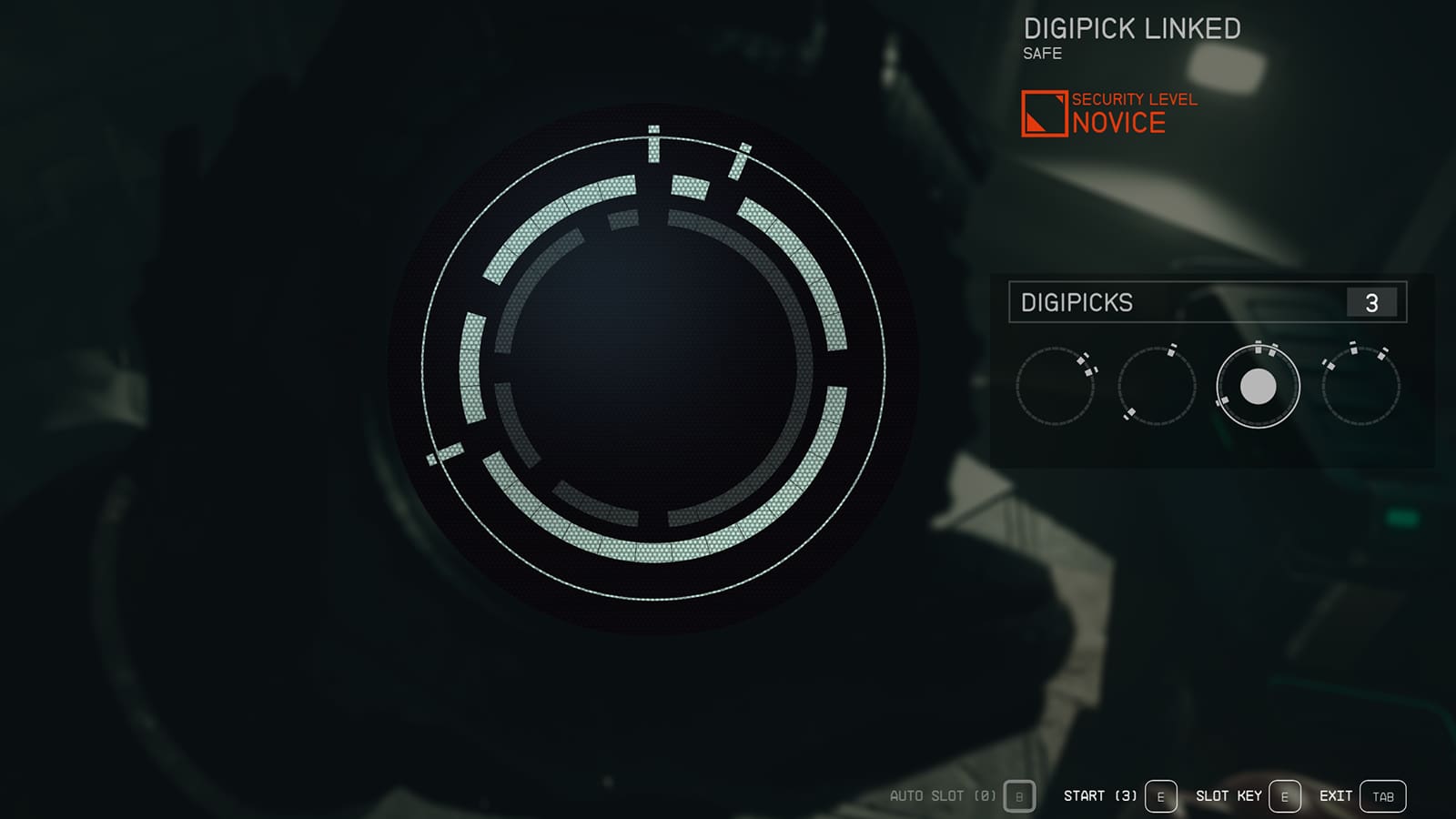Click the DIGIPICK LINKED title
This screenshot has width=1456, height=819.
(1131, 28)
